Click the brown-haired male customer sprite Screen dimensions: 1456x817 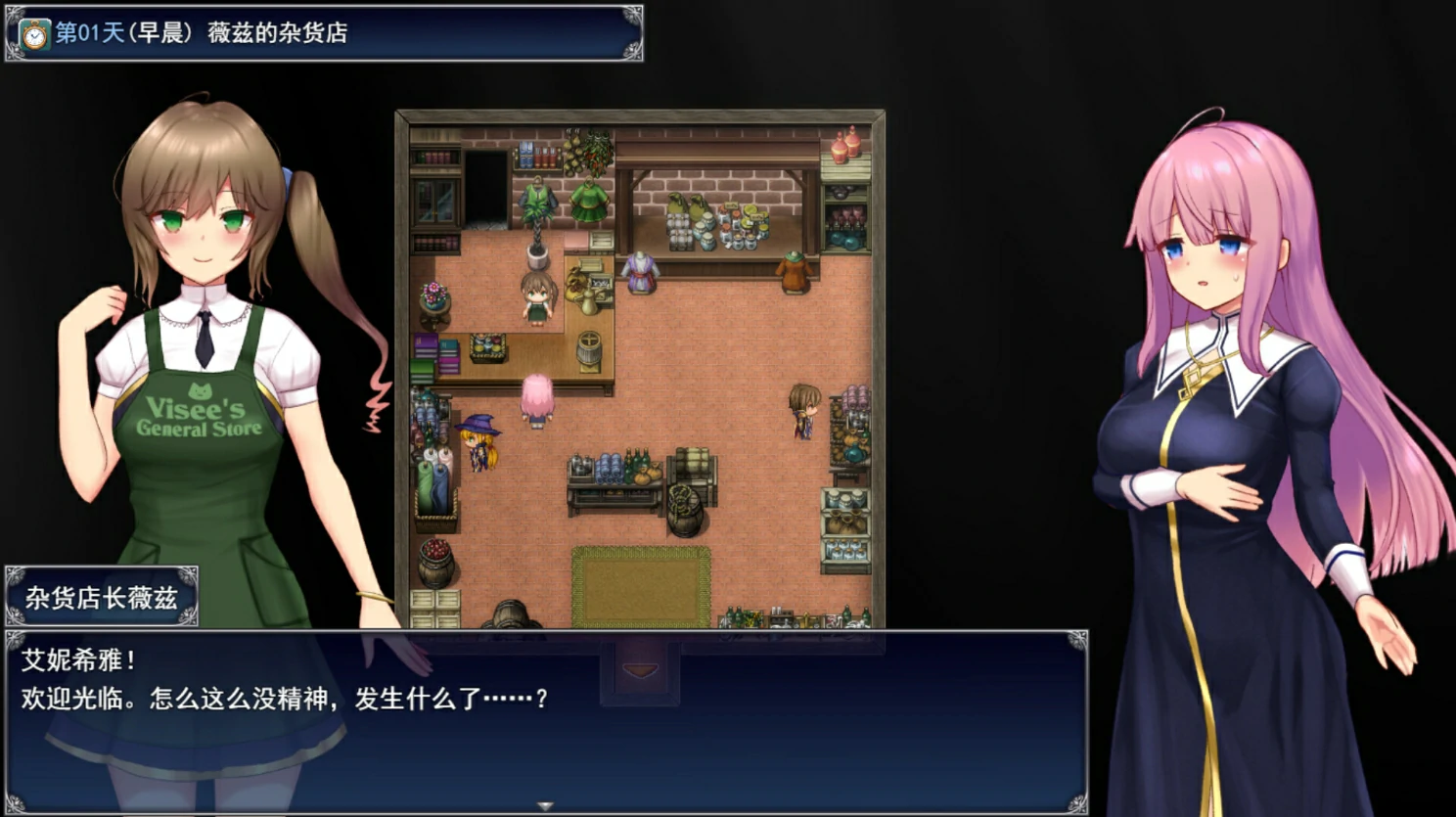803,411
